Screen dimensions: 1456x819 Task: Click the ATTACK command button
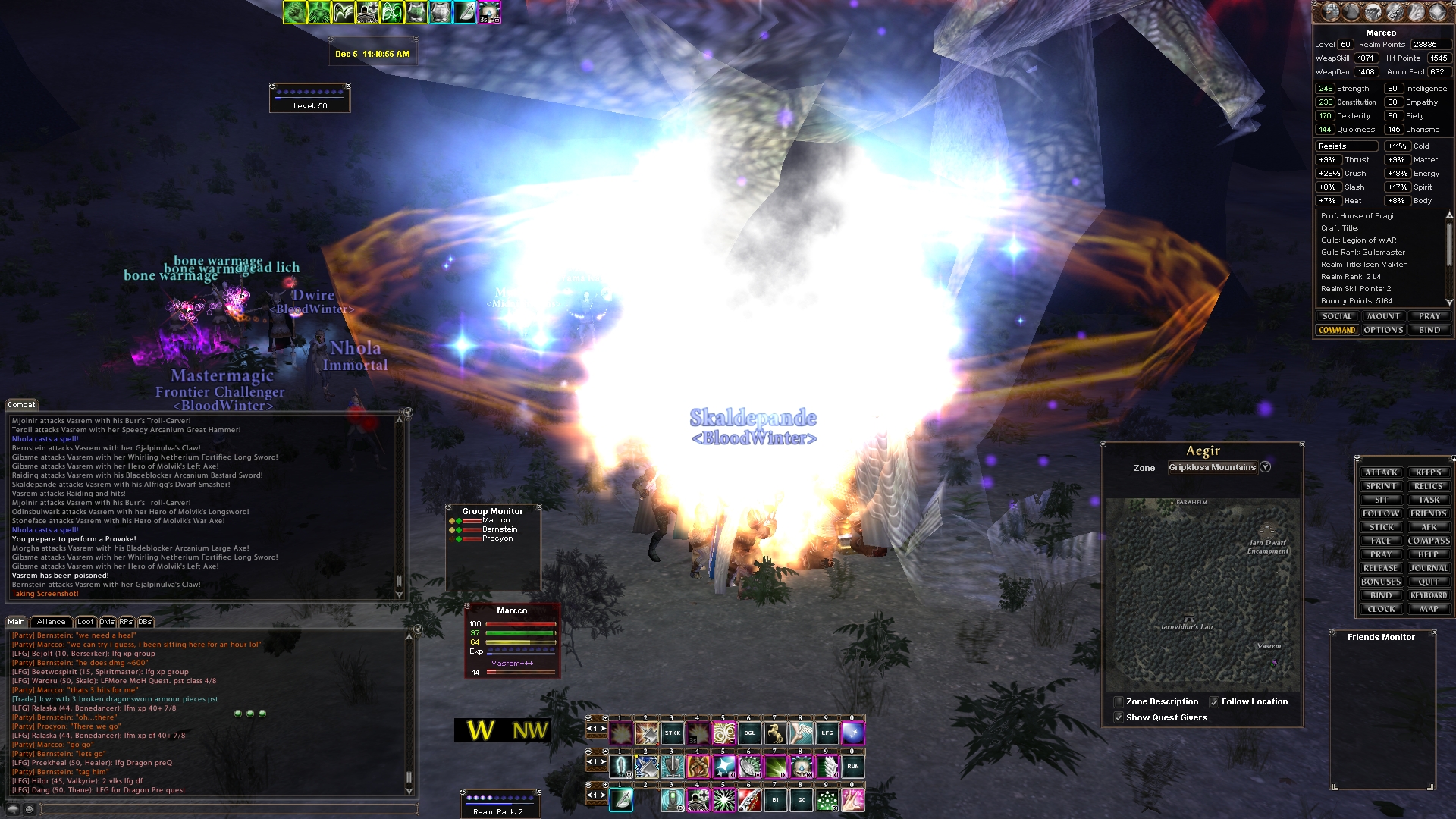pos(1381,472)
